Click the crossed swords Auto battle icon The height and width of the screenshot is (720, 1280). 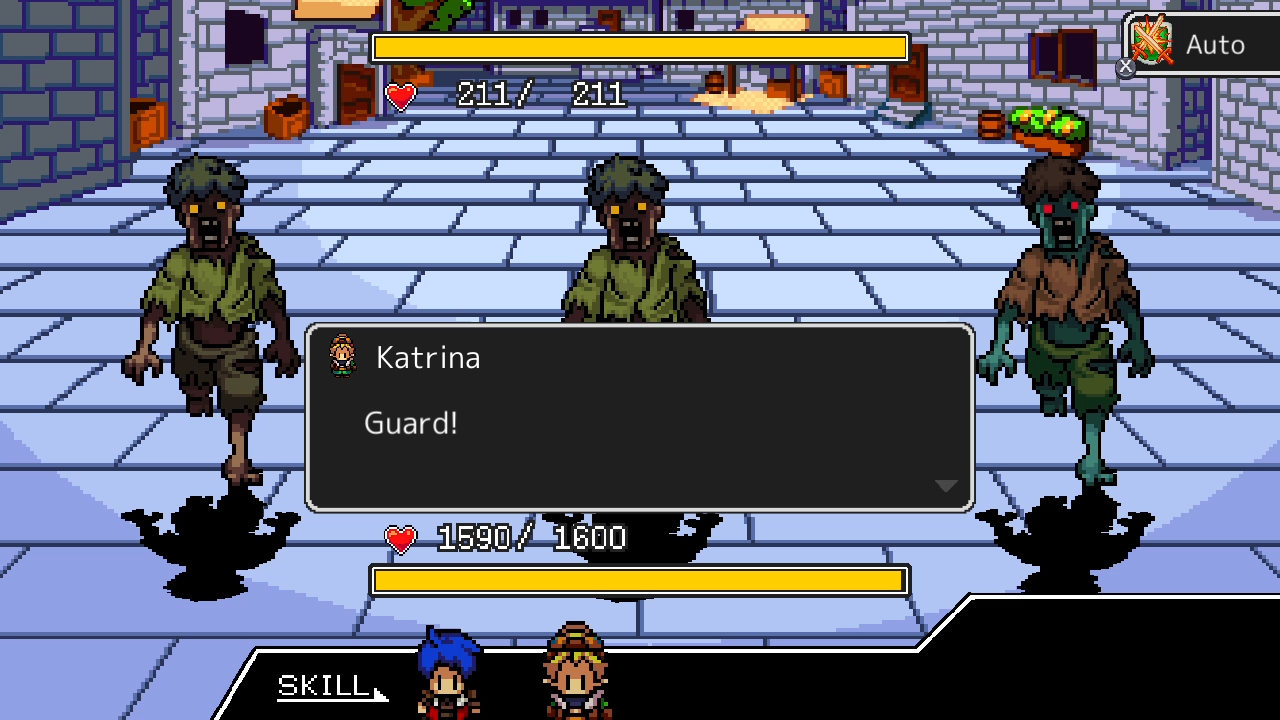1152,42
